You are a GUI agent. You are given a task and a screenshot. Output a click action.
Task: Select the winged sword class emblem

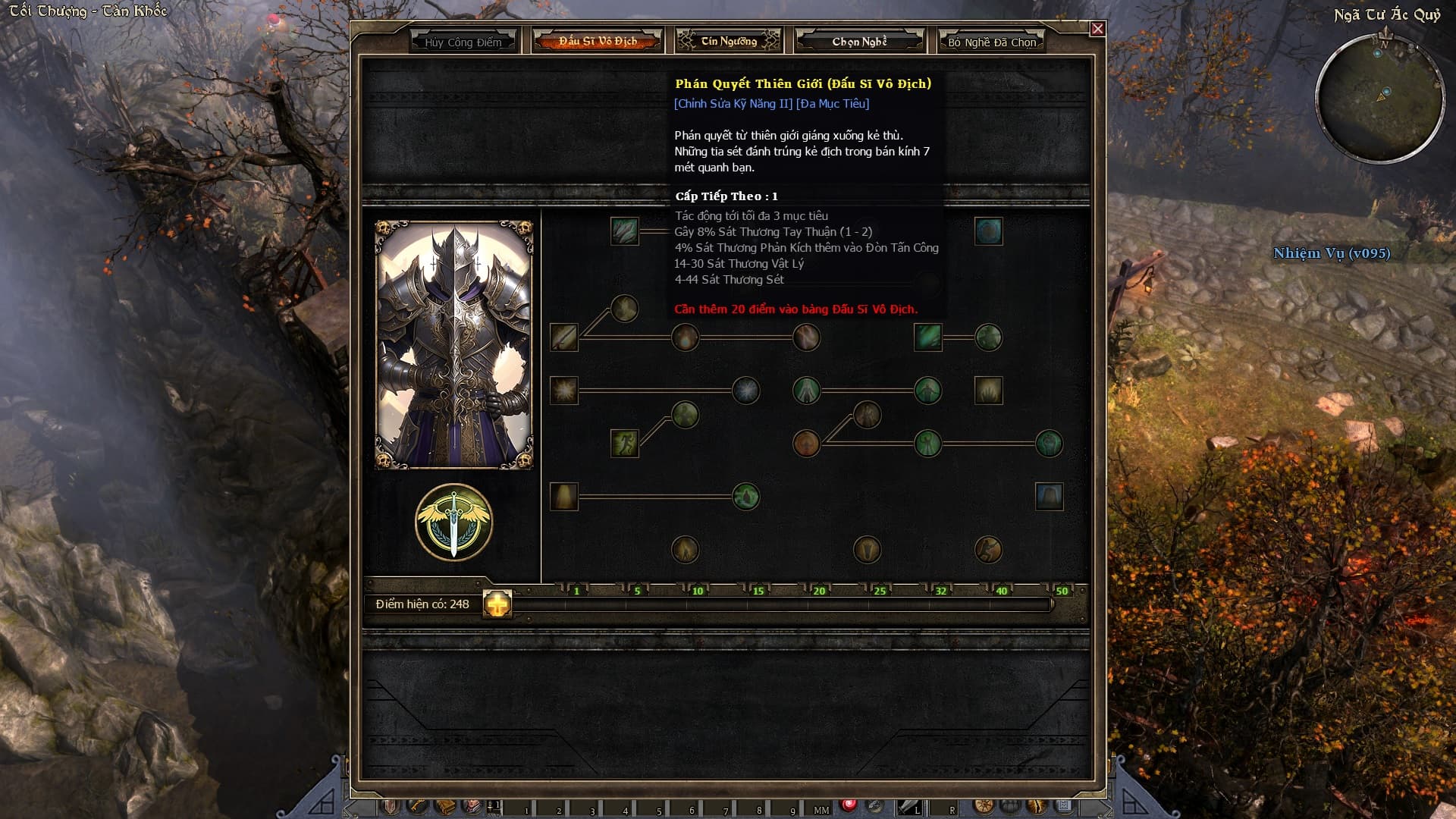click(x=453, y=522)
